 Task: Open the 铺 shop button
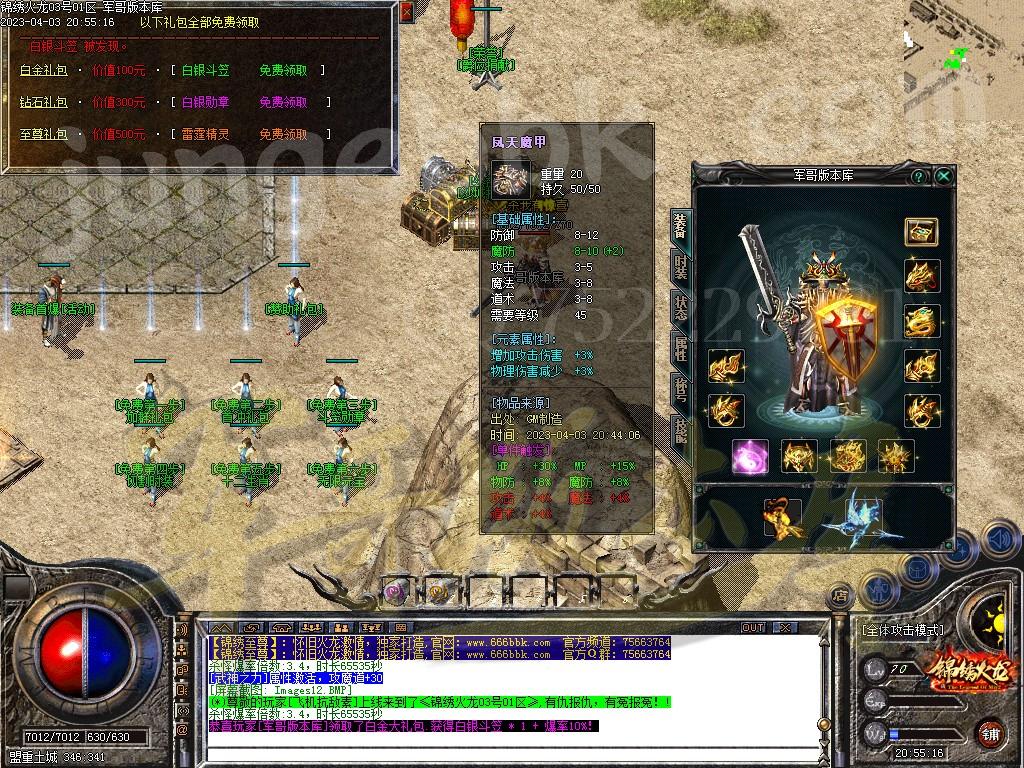990,733
